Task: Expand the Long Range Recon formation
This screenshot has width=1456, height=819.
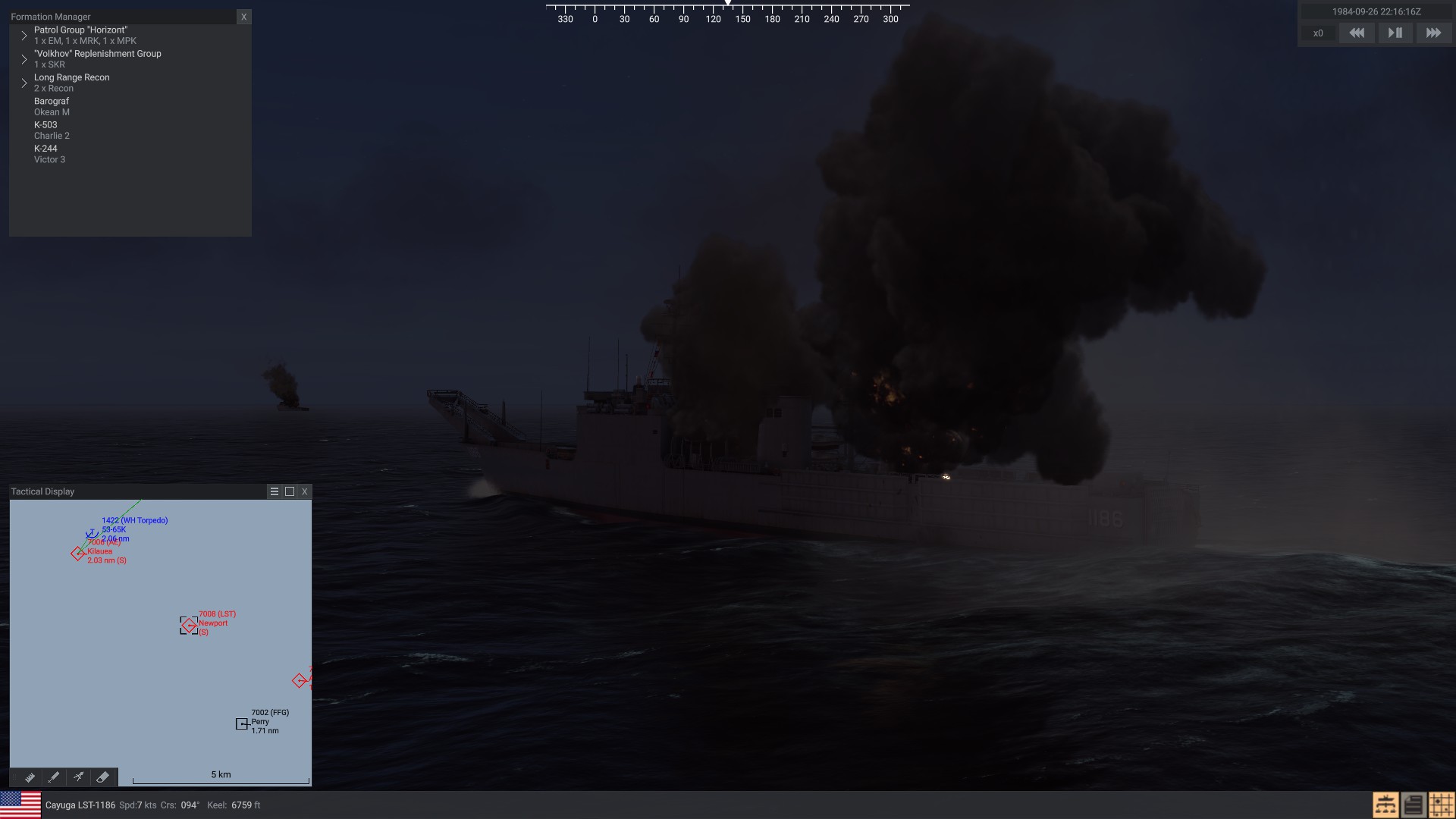Action: point(24,83)
